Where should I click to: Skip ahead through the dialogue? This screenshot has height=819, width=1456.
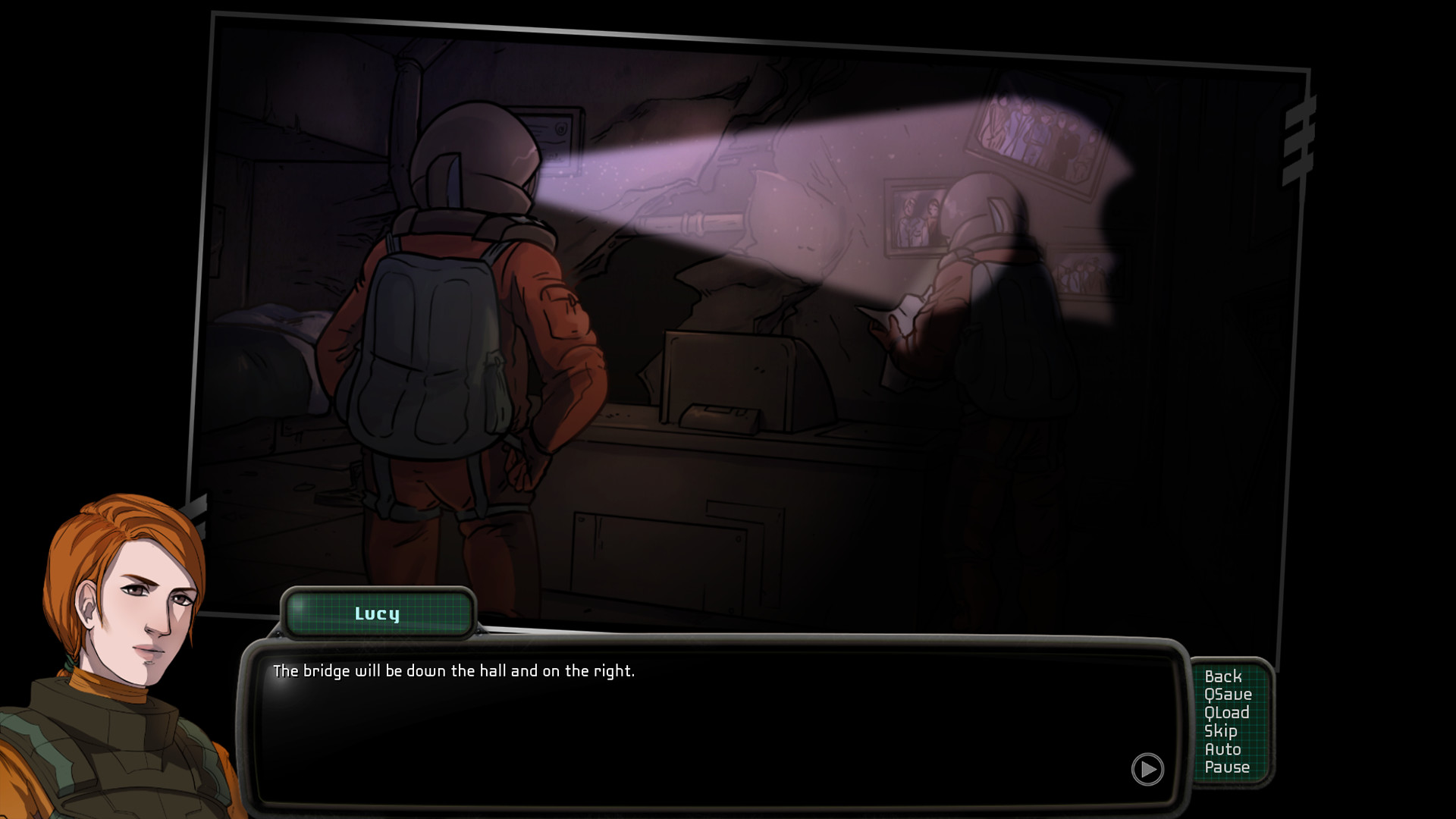point(1220,731)
